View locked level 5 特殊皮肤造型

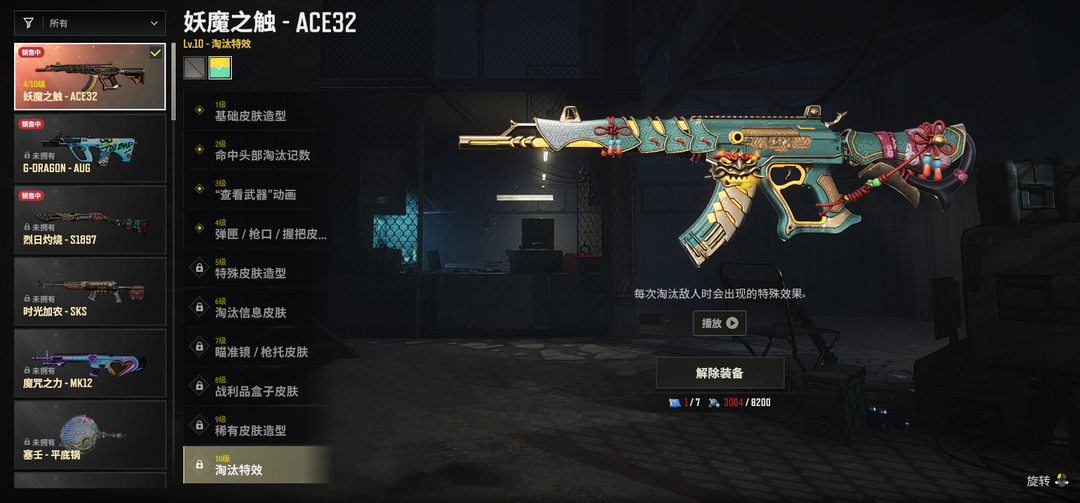click(x=256, y=269)
